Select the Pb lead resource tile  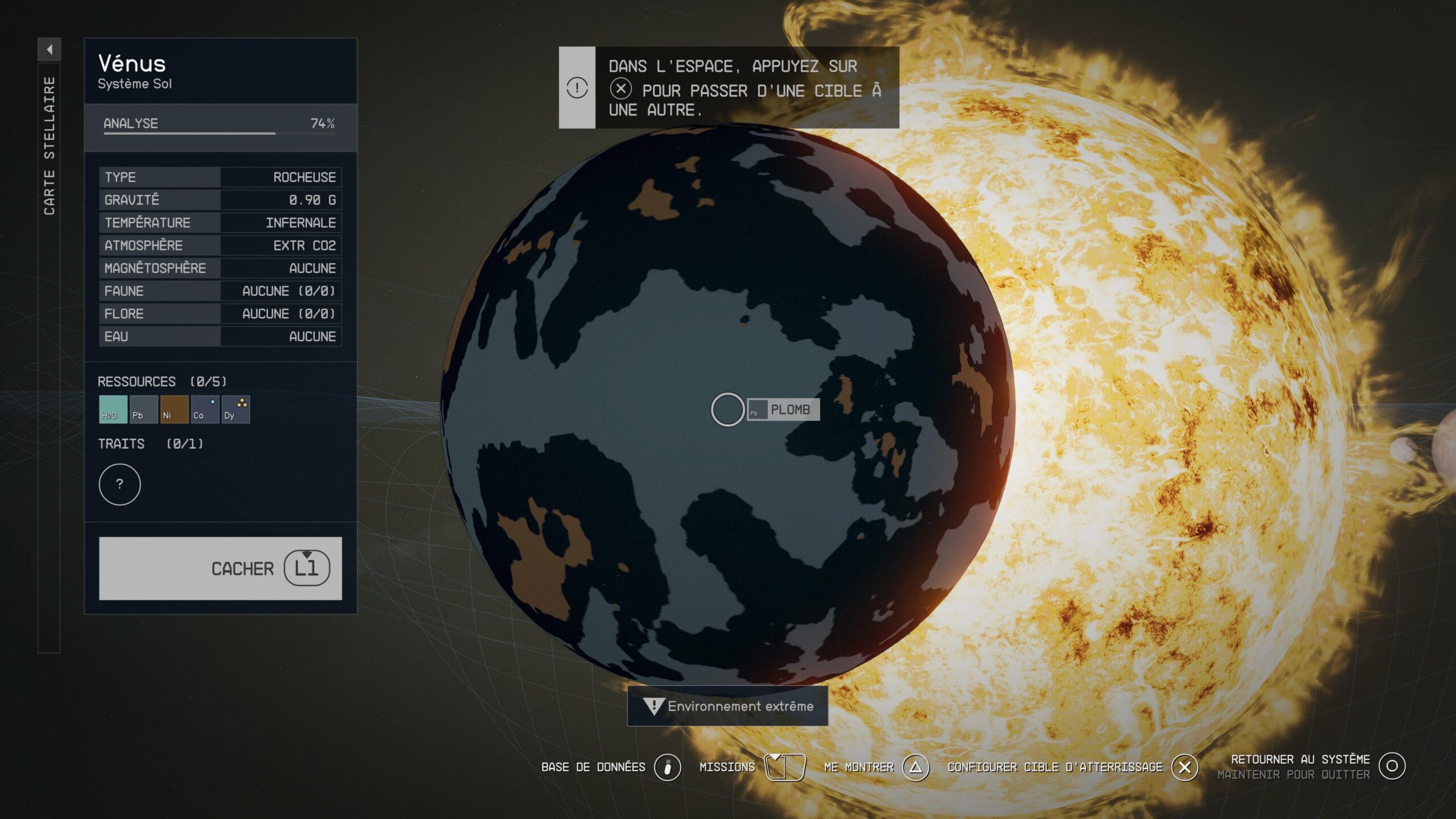(143, 409)
